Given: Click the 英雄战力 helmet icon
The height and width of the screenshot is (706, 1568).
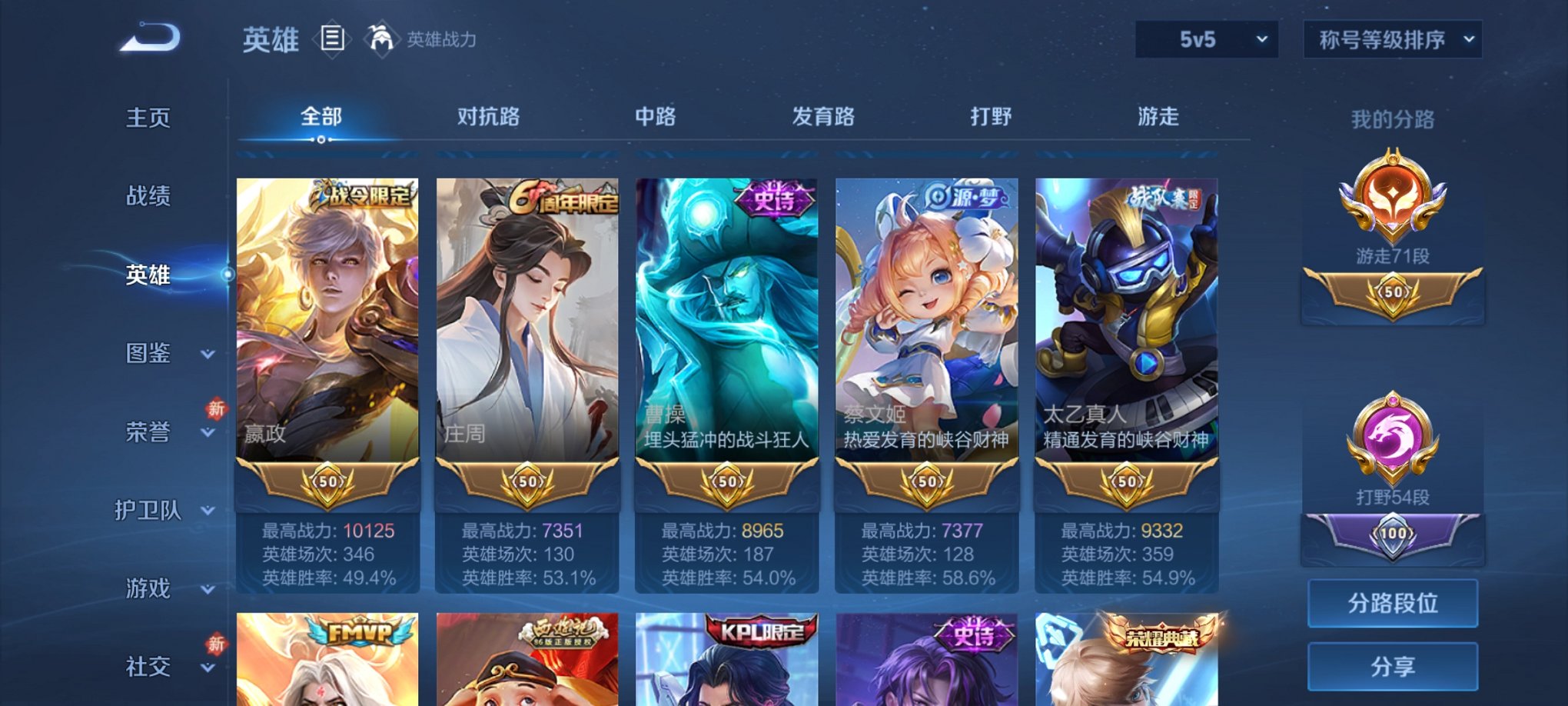Looking at the screenshot, I should click(380, 37).
